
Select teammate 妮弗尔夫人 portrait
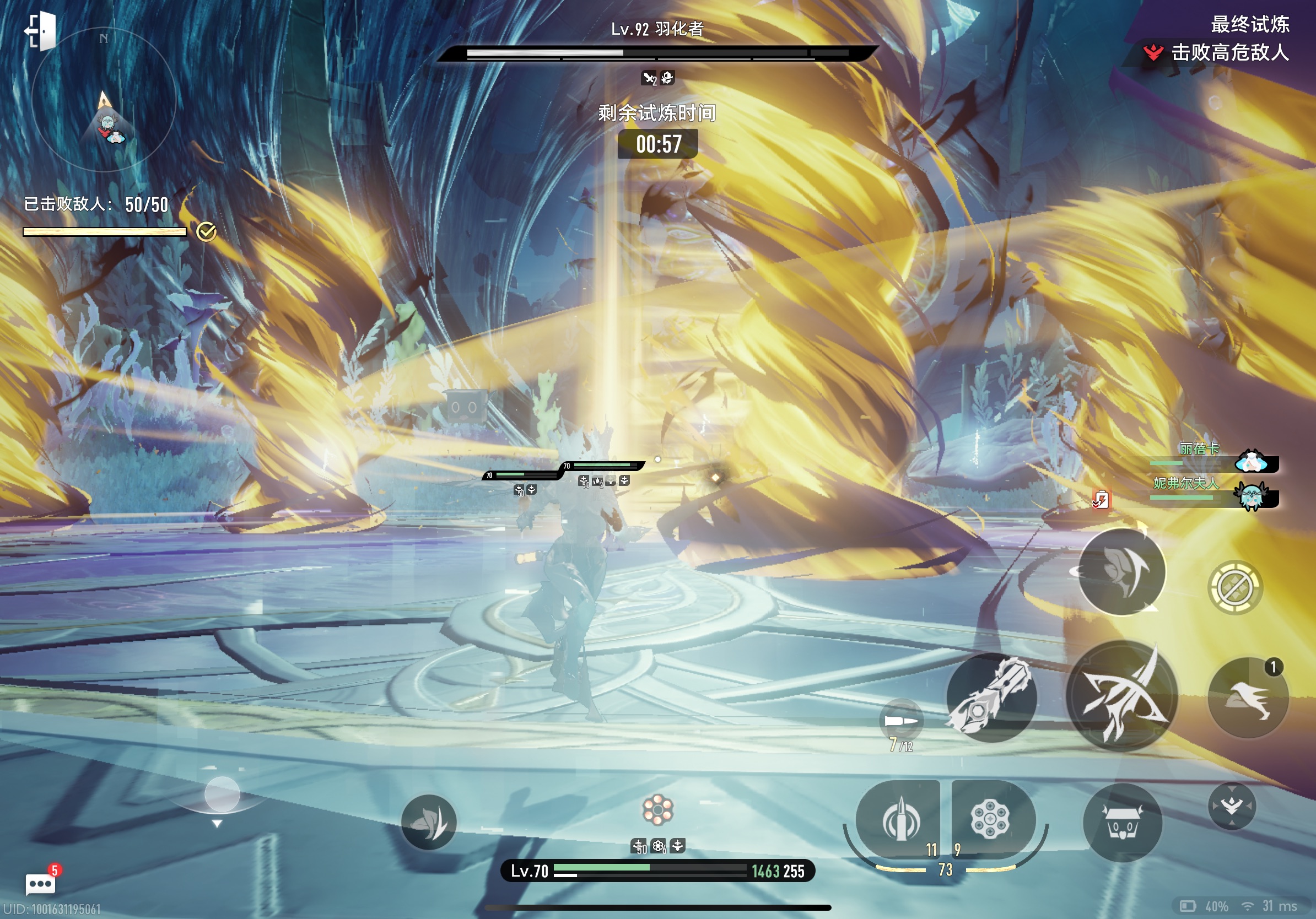(x=1252, y=496)
